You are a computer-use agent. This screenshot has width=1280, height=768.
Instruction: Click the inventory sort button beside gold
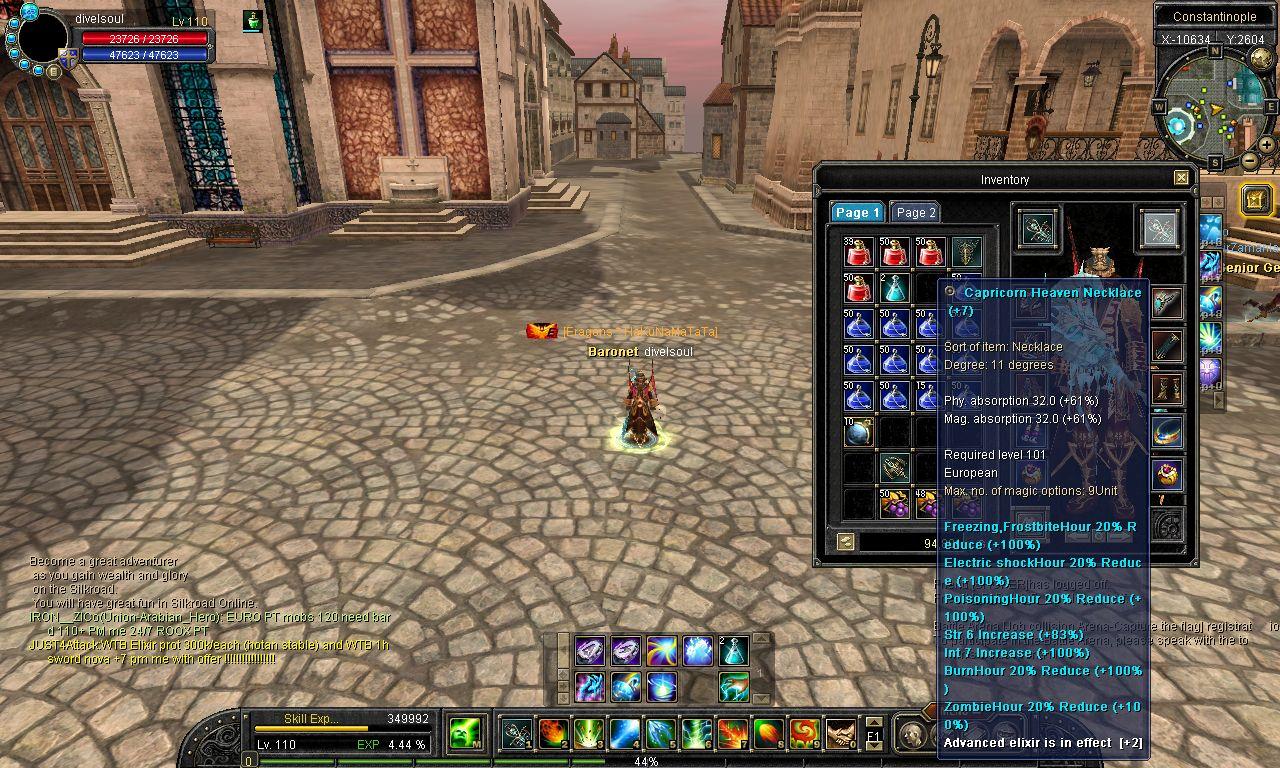[846, 542]
